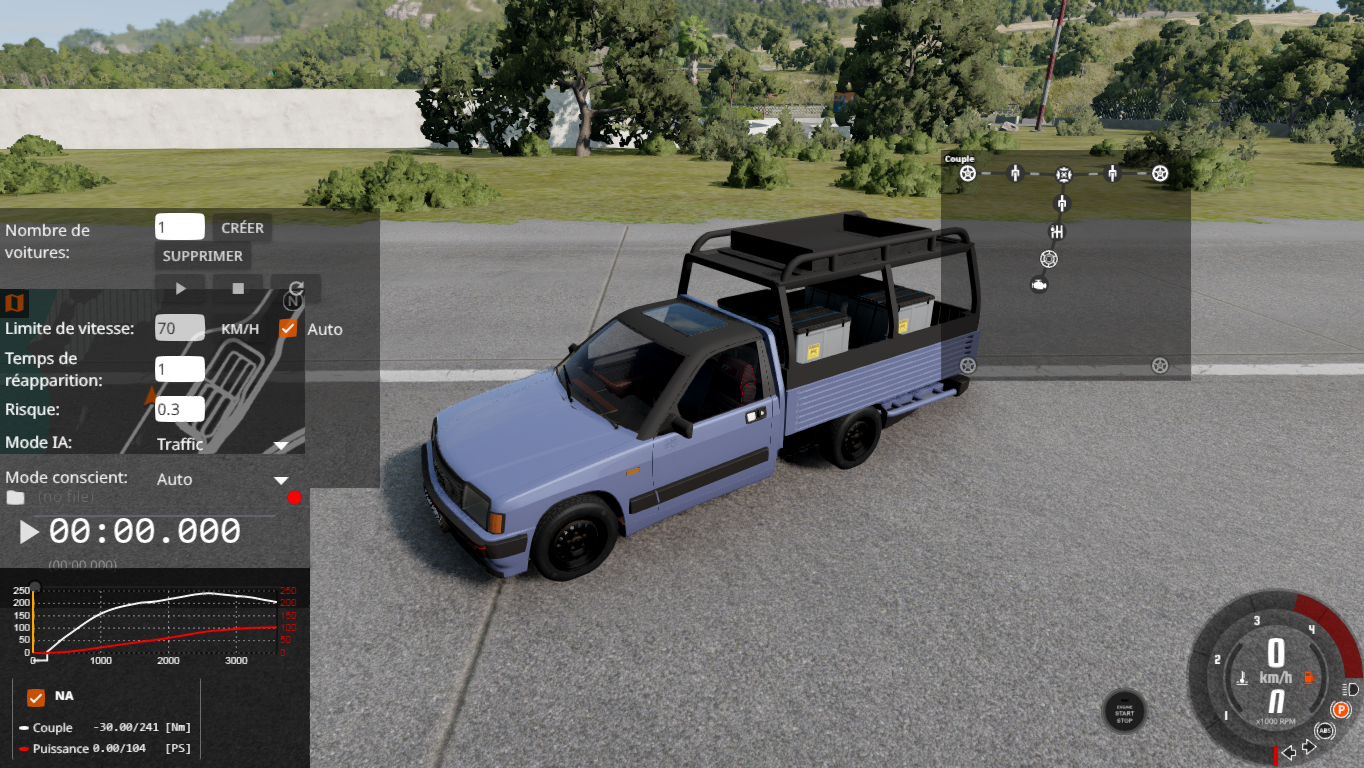Screen dimensions: 1364x768
Task: Start the traffic with the play button
Action: coord(181,288)
